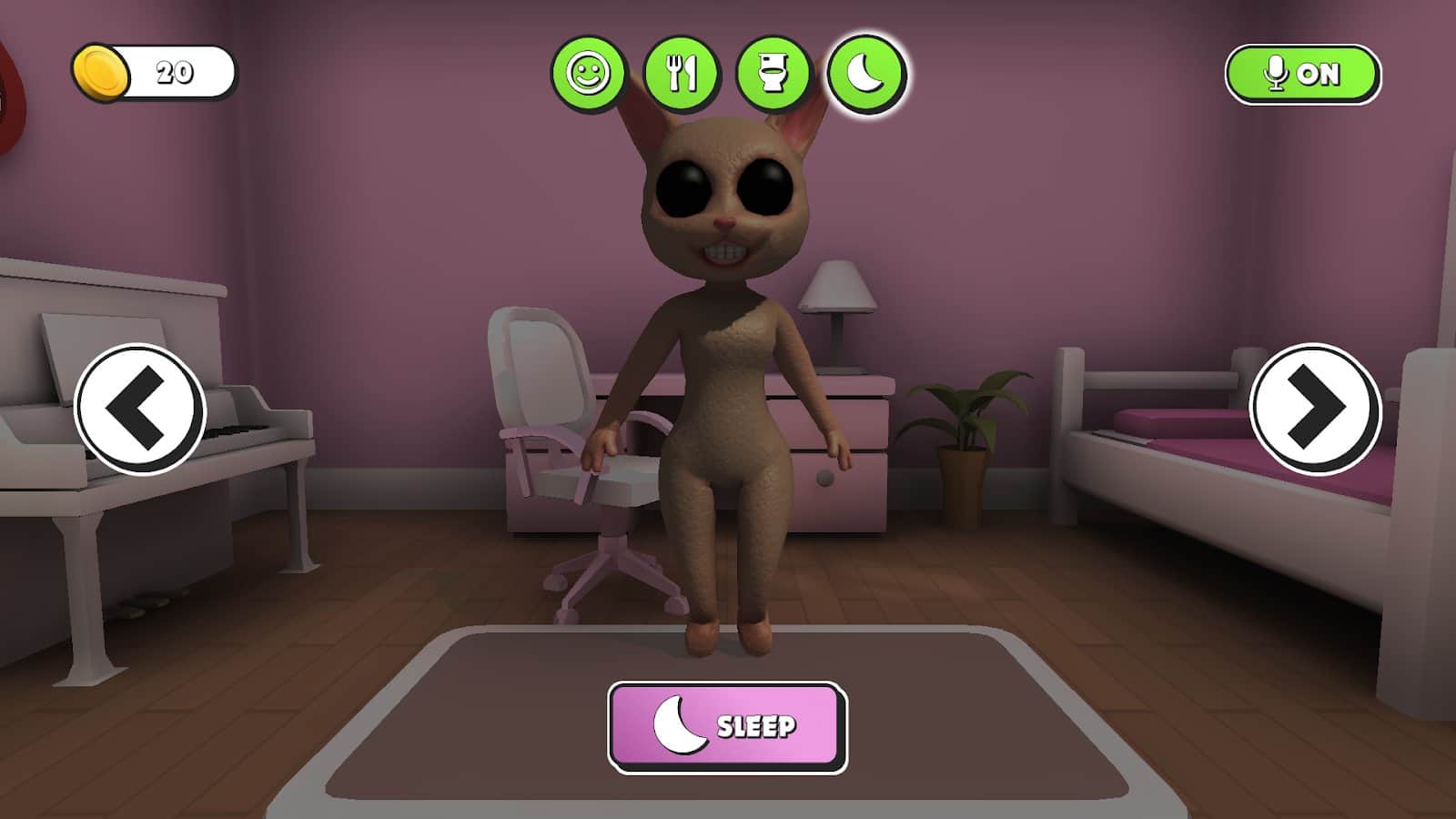Select the smiley face happiness icon

point(589,73)
